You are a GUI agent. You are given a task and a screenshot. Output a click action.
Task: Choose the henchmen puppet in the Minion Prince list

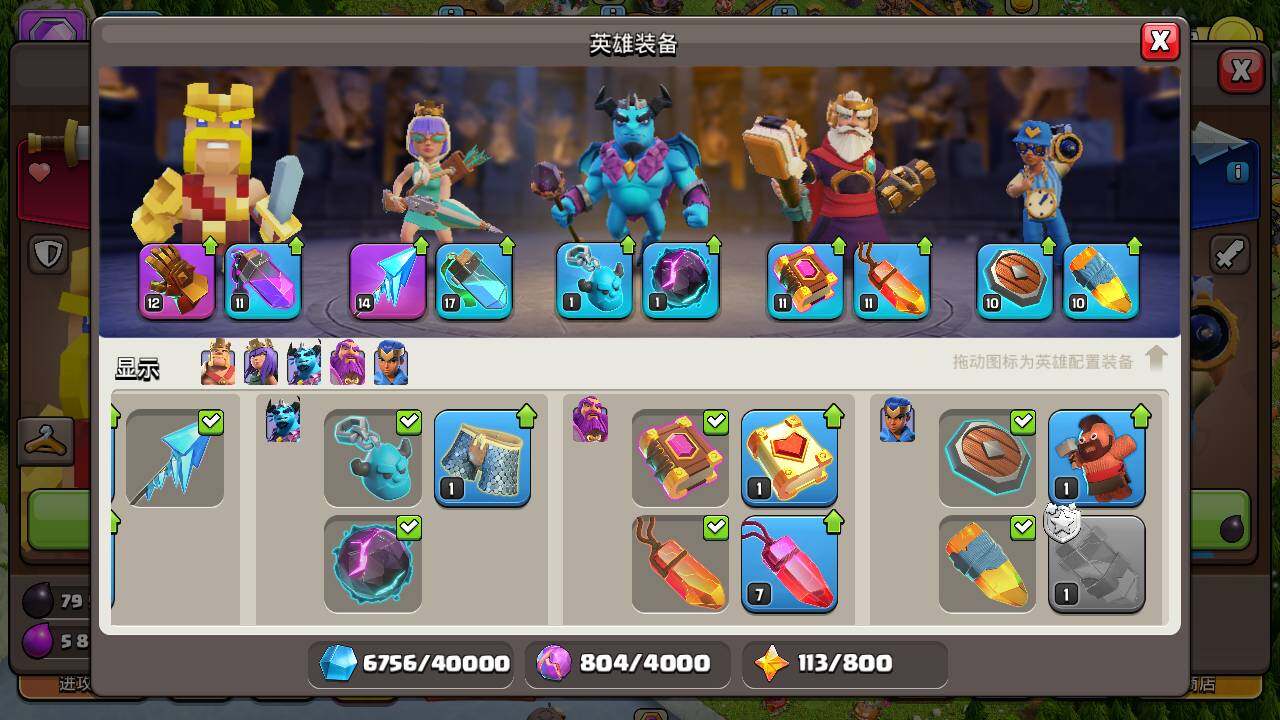[373, 457]
